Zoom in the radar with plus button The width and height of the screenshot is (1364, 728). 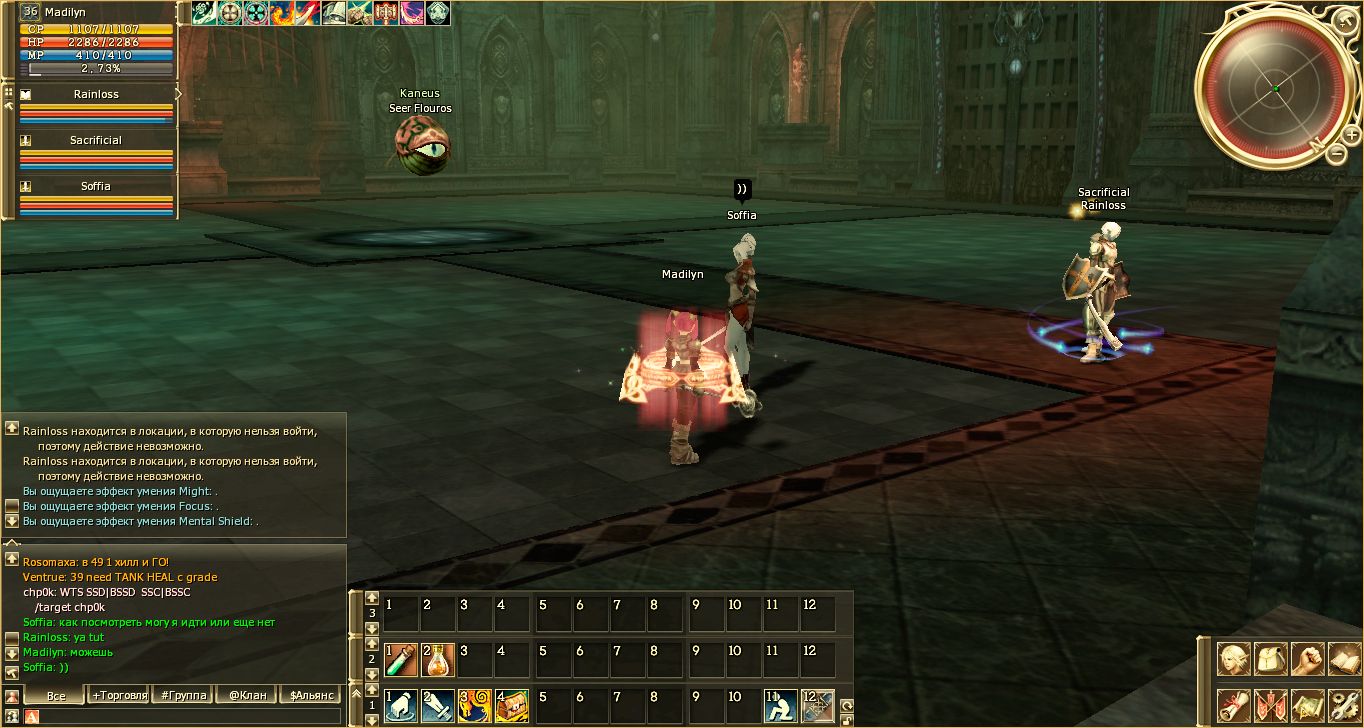1351,135
